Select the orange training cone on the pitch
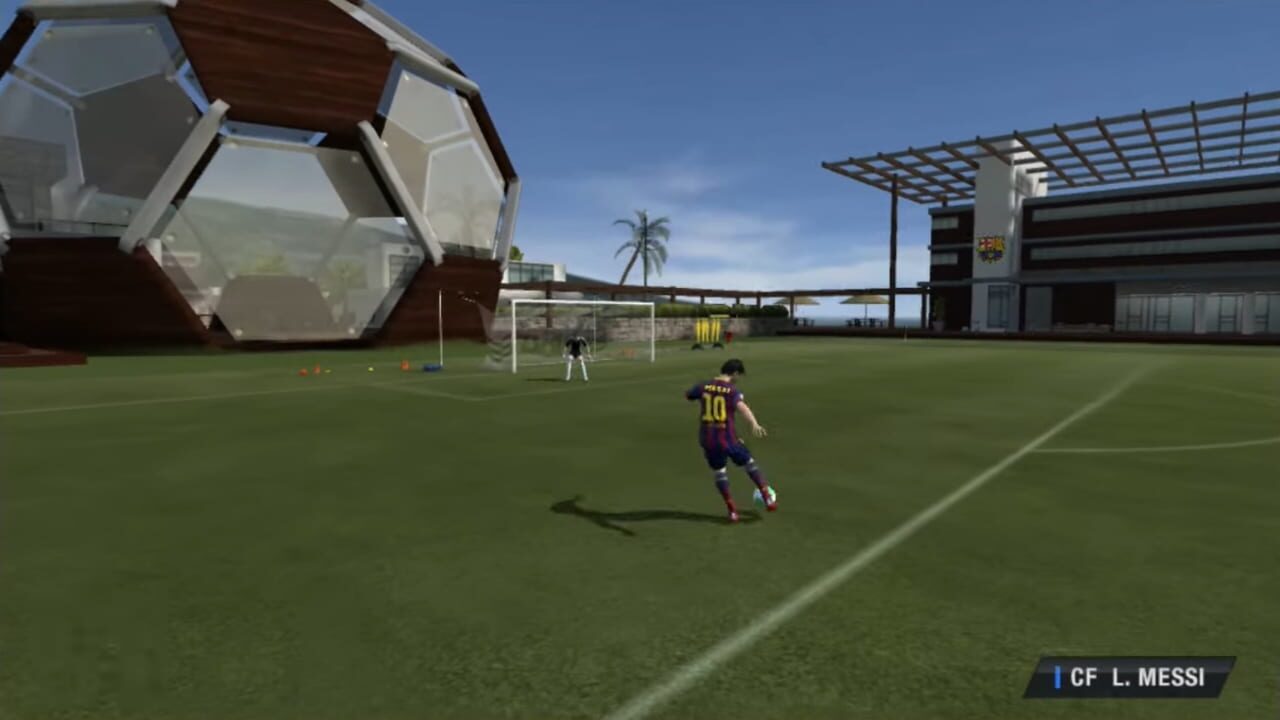1280x720 pixels. click(x=405, y=364)
